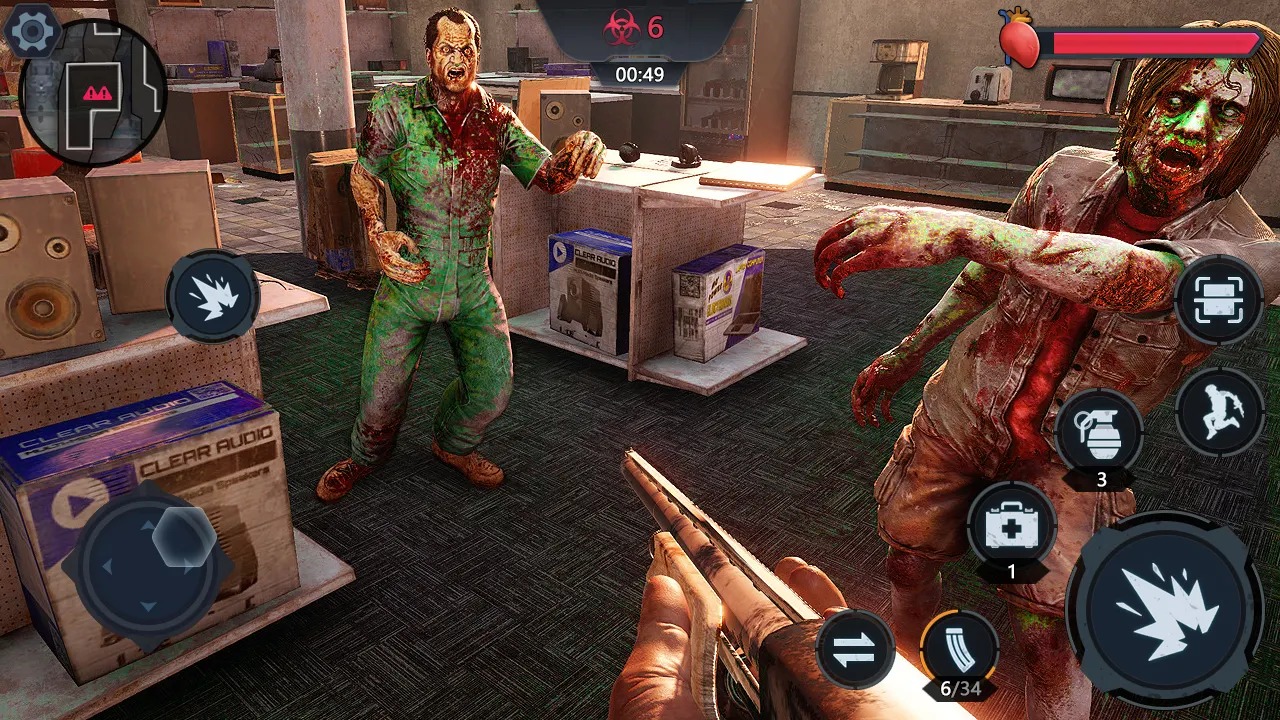
Task: Use the medkit to heal
Action: click(x=1012, y=524)
